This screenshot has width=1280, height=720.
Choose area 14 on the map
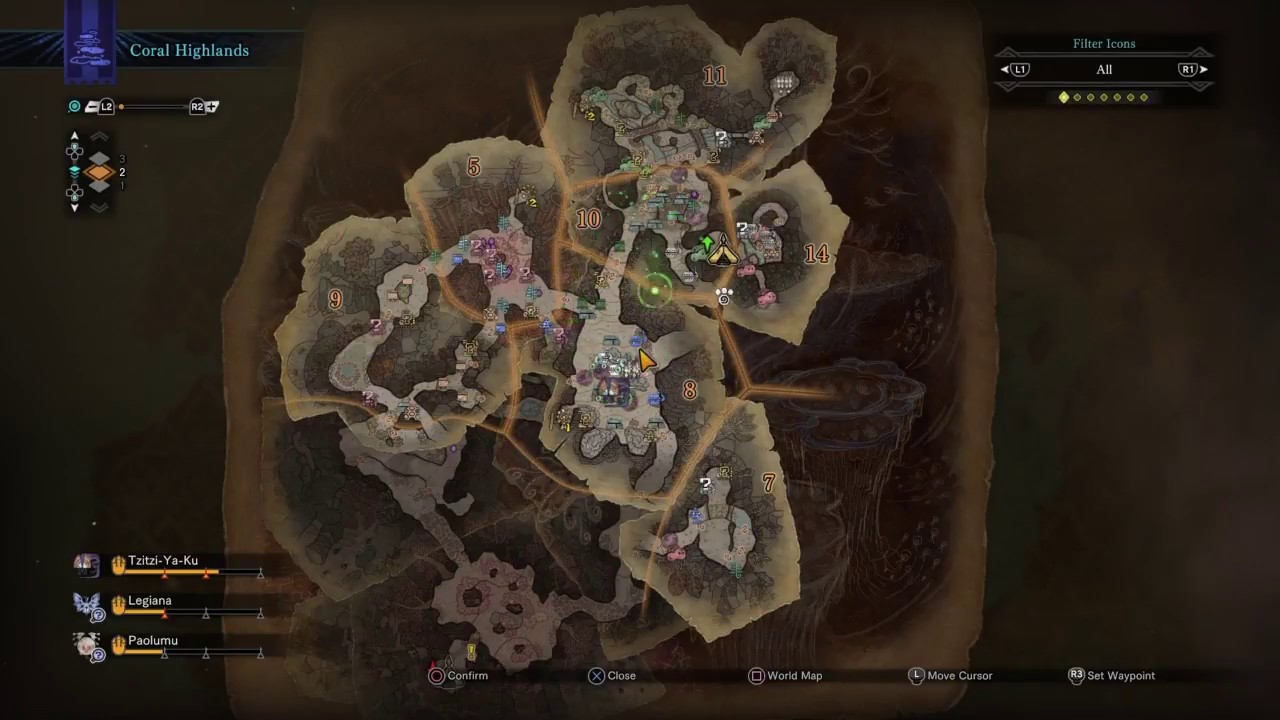(x=816, y=254)
